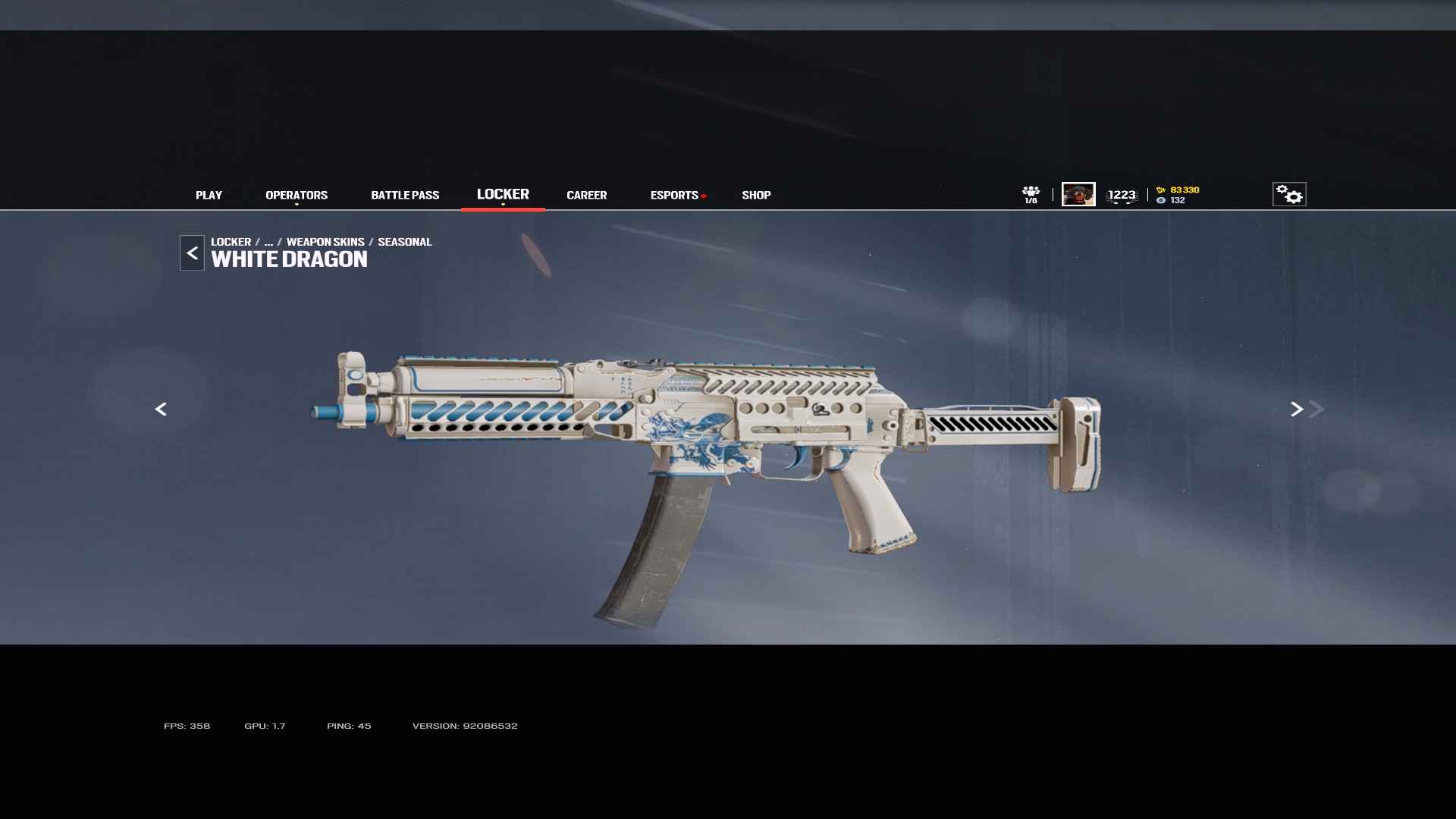Click the player profile avatar

click(1078, 194)
